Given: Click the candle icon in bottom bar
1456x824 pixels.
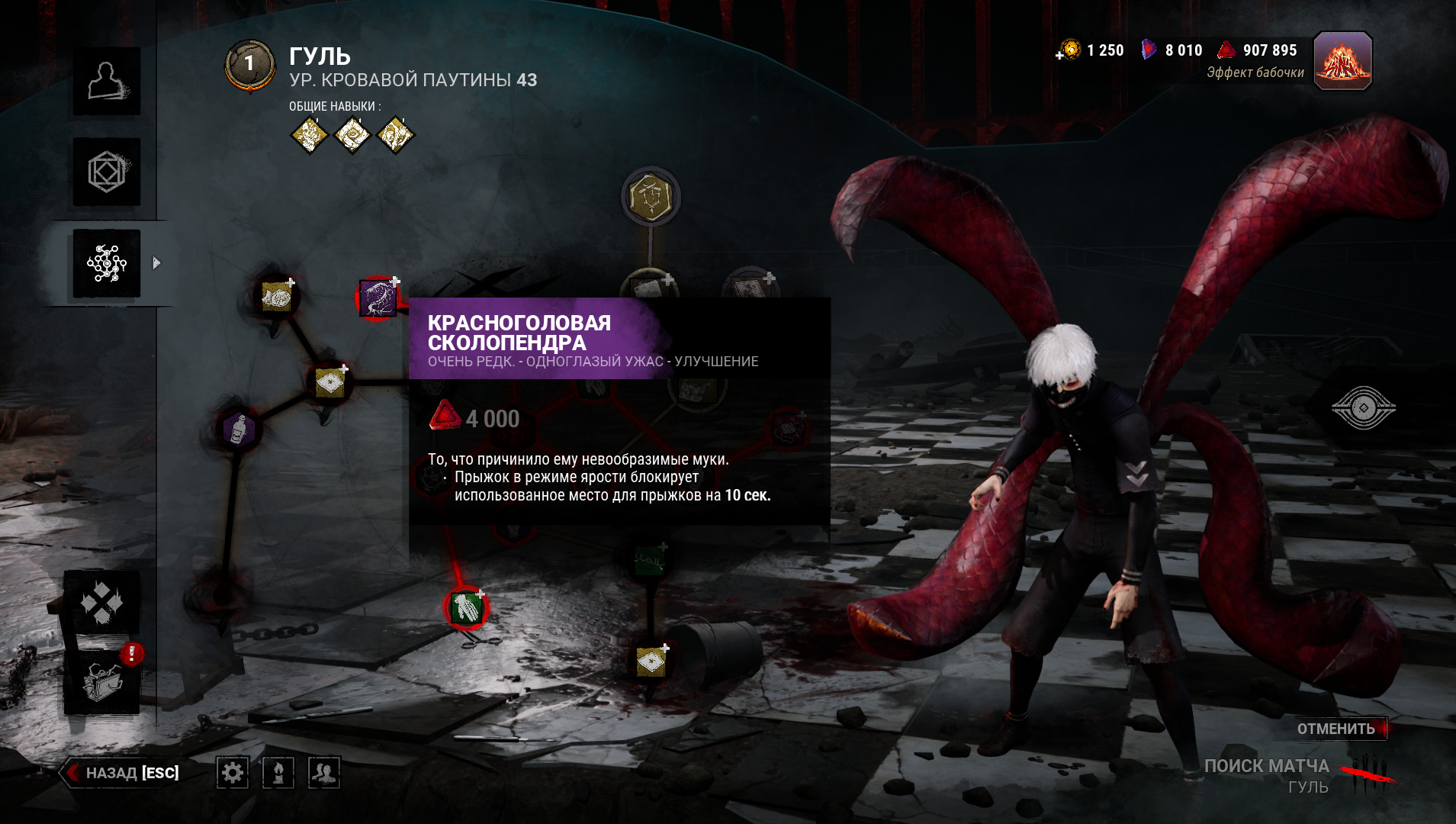Looking at the screenshot, I should click(x=278, y=773).
